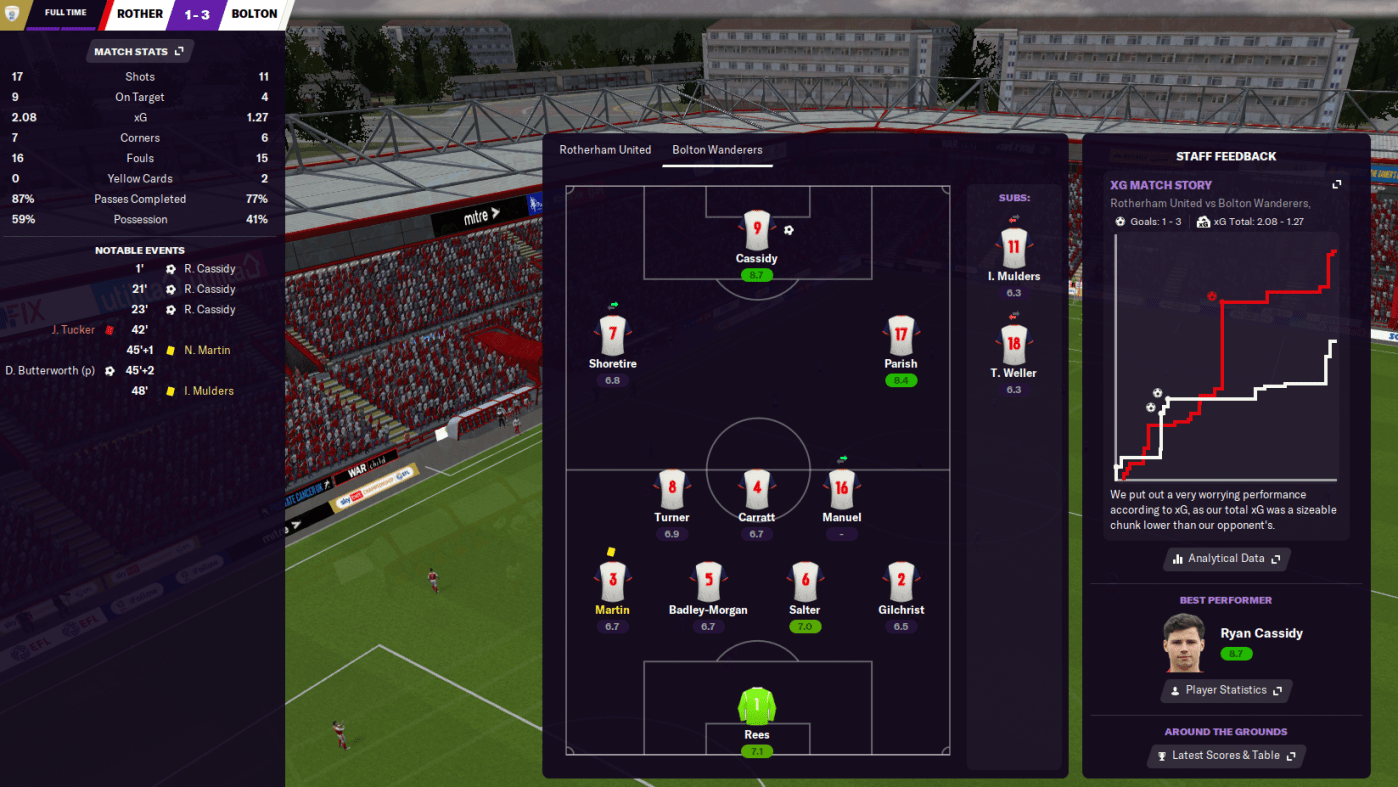Image resolution: width=1398 pixels, height=787 pixels.
Task: Open the Match Stats panel
Action: tap(139, 51)
